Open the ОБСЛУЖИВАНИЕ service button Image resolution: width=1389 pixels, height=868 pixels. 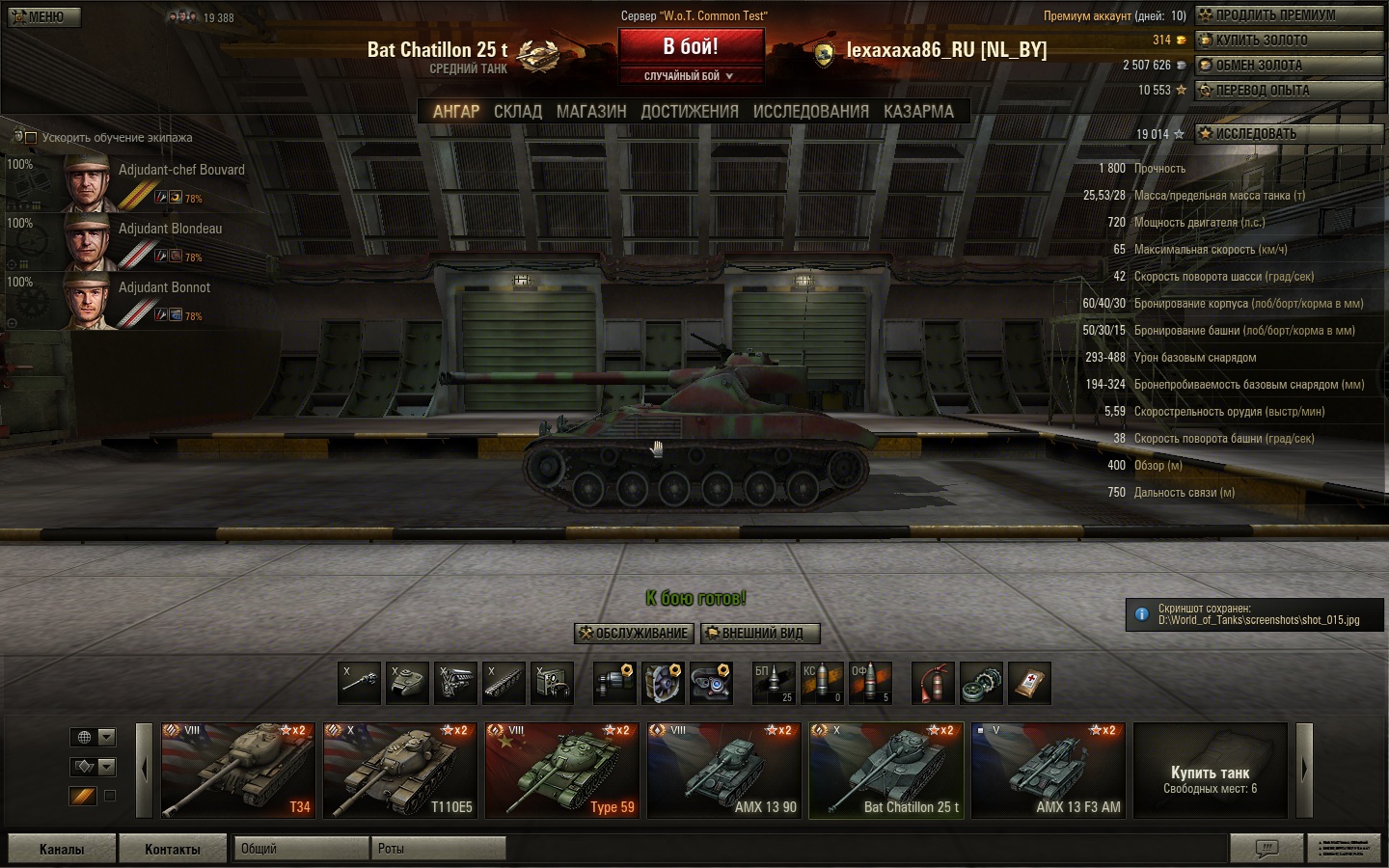(634, 634)
